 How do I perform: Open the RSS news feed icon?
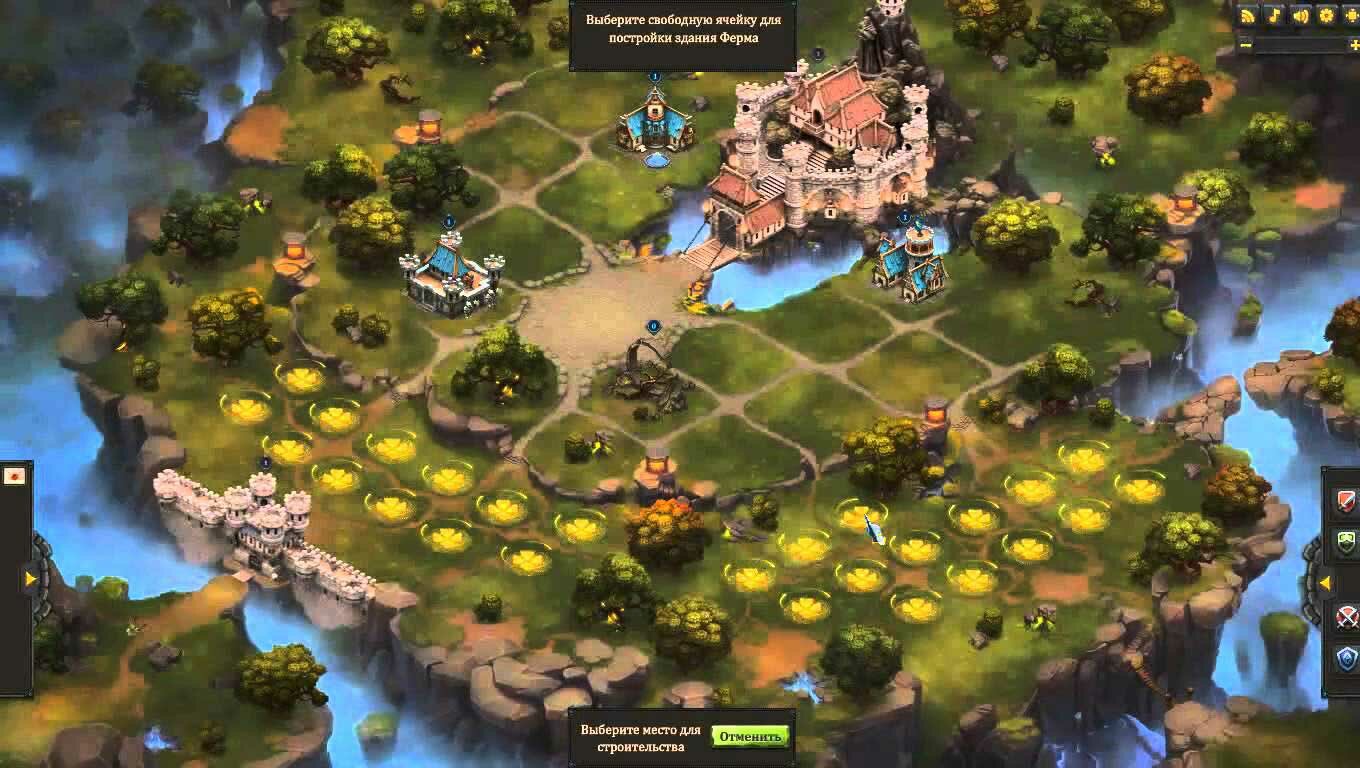(1248, 15)
